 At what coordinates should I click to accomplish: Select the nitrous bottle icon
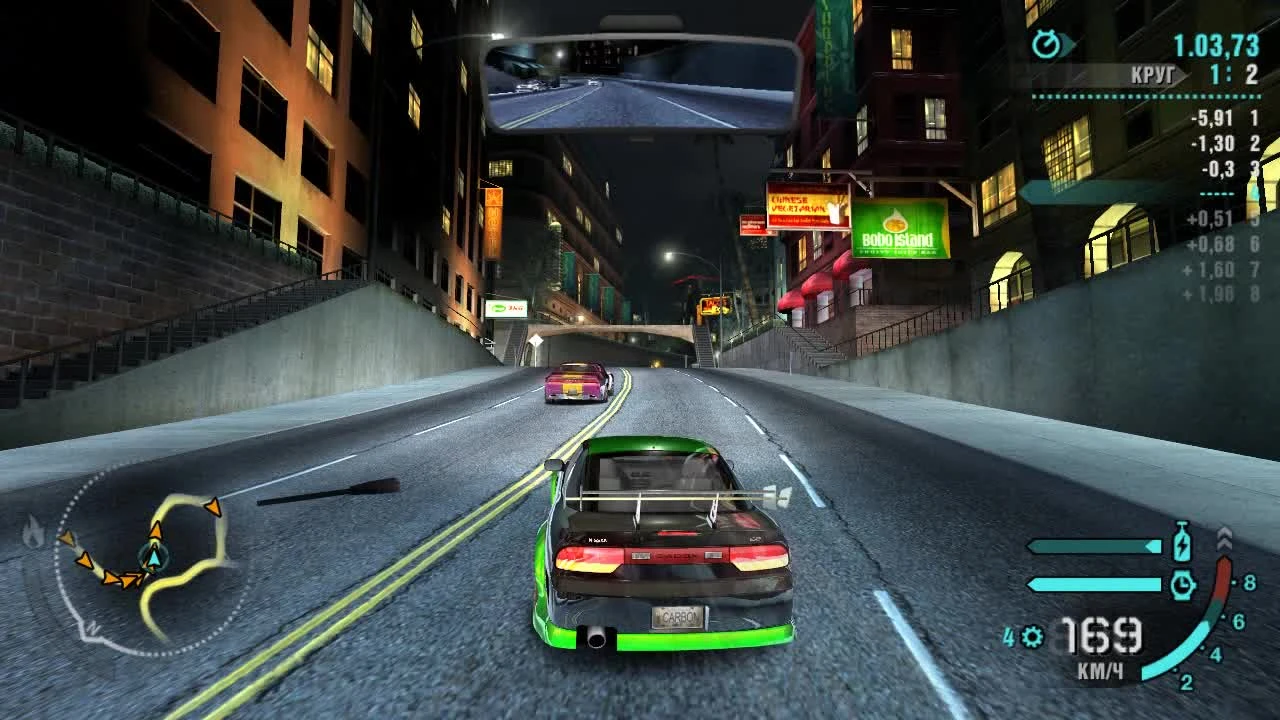point(1182,543)
